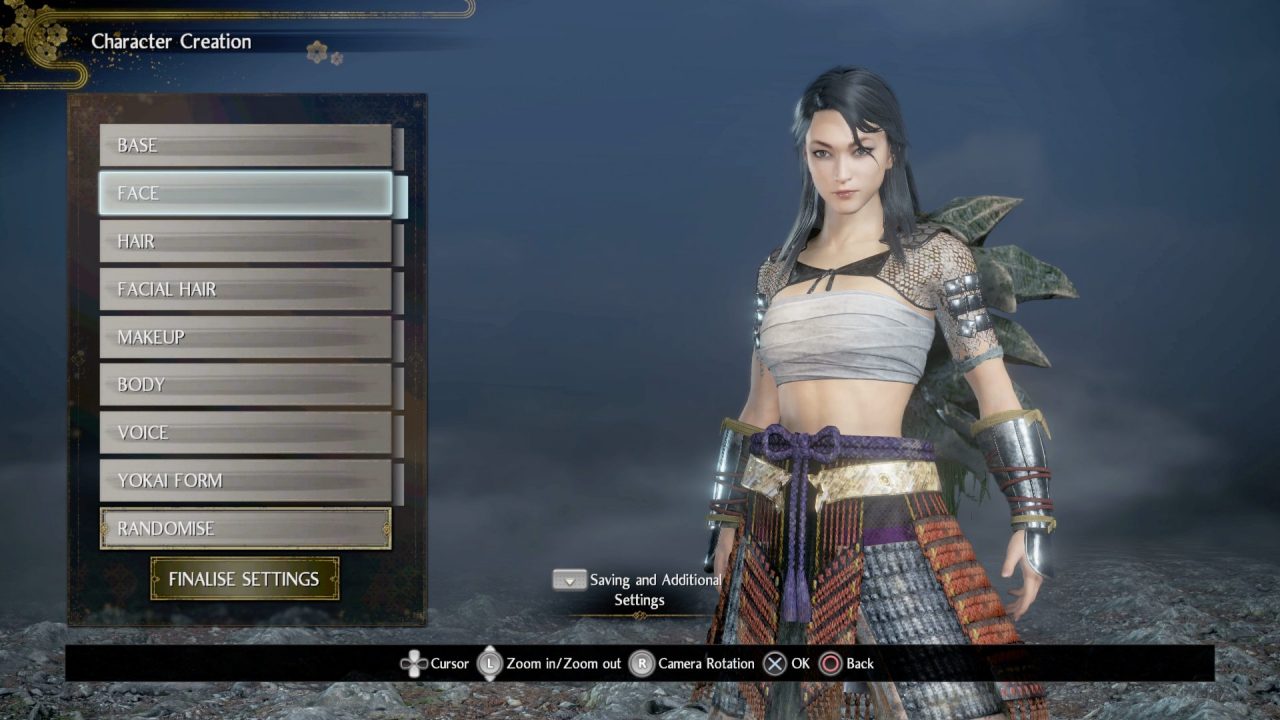Choose the FACIAL HAIR entry
Screen dimensions: 1280x720
pos(245,289)
